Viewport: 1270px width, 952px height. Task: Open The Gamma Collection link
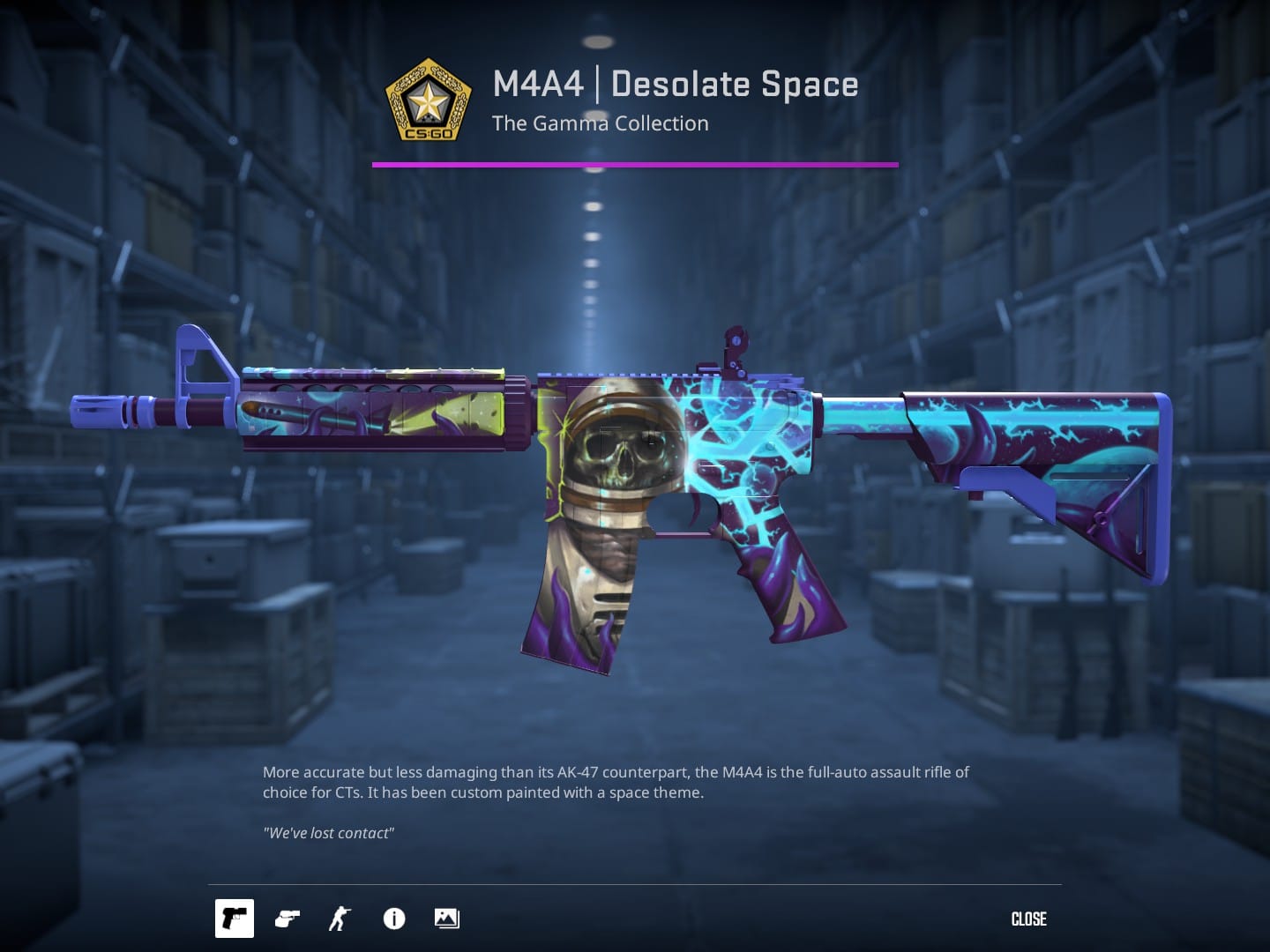coord(601,123)
